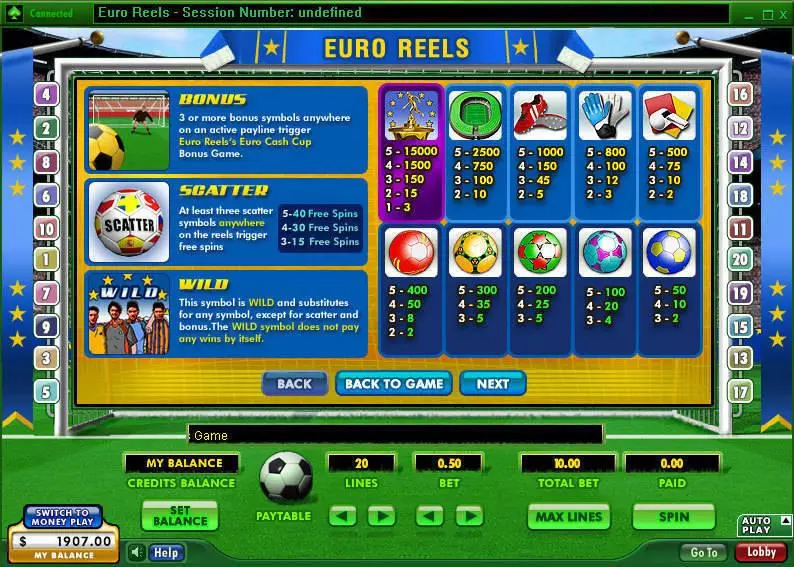Screen dimensions: 794x567
Task: Lower the bet amount
Action: click(429, 517)
